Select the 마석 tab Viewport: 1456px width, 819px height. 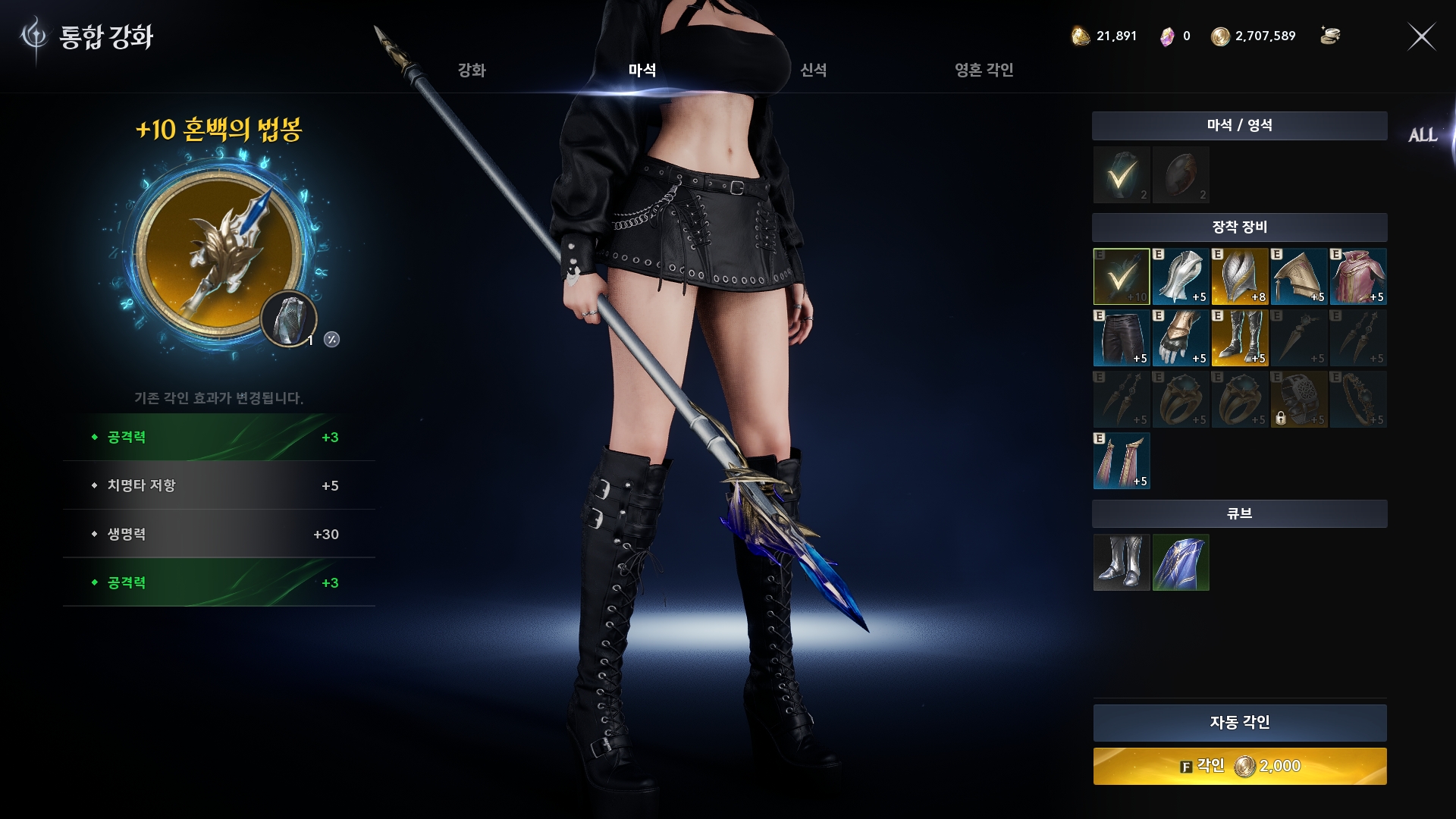point(642,71)
